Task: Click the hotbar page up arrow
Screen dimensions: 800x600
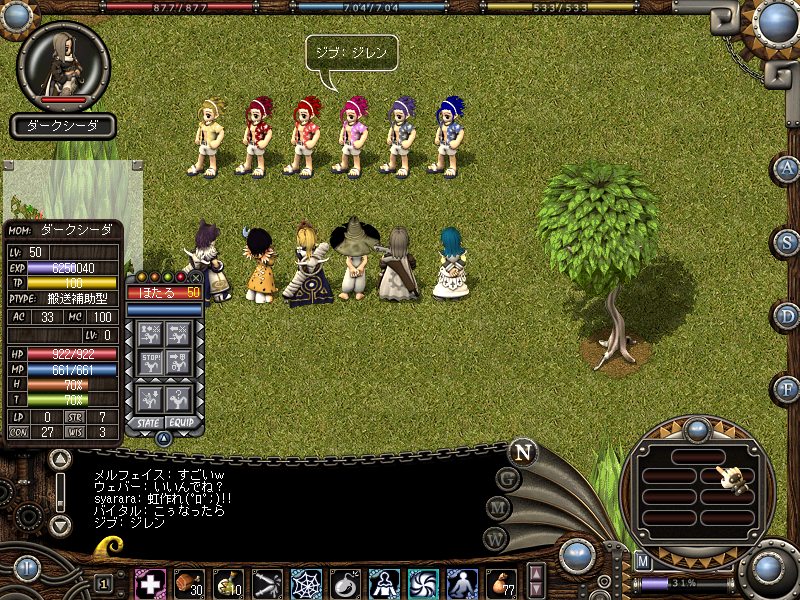Action: [x=536, y=574]
